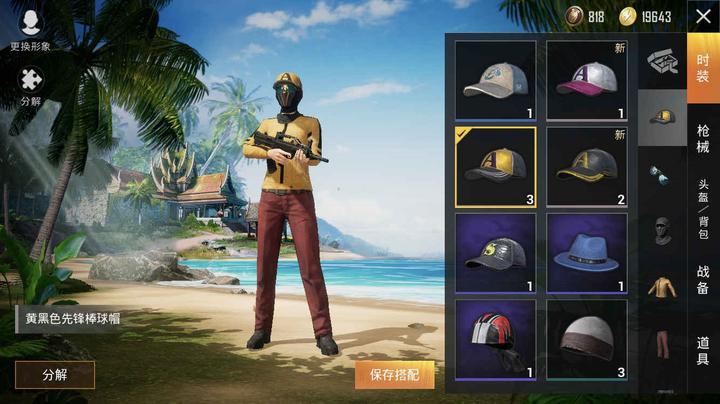Viewport: 720px width, 404px height.
Task: Choose the white and pink A cap
Action: (x=586, y=80)
